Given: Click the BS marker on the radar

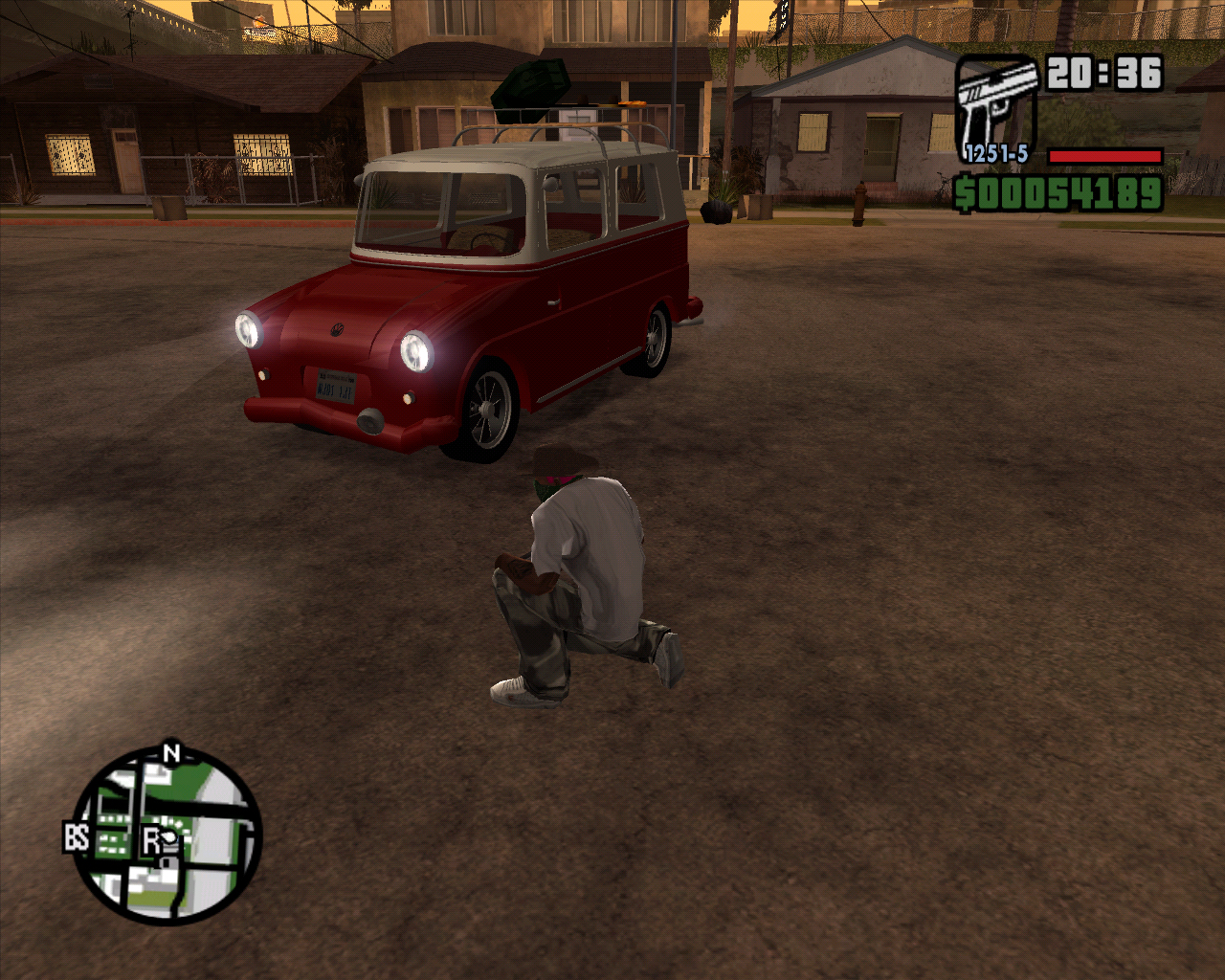Looking at the screenshot, I should (77, 837).
